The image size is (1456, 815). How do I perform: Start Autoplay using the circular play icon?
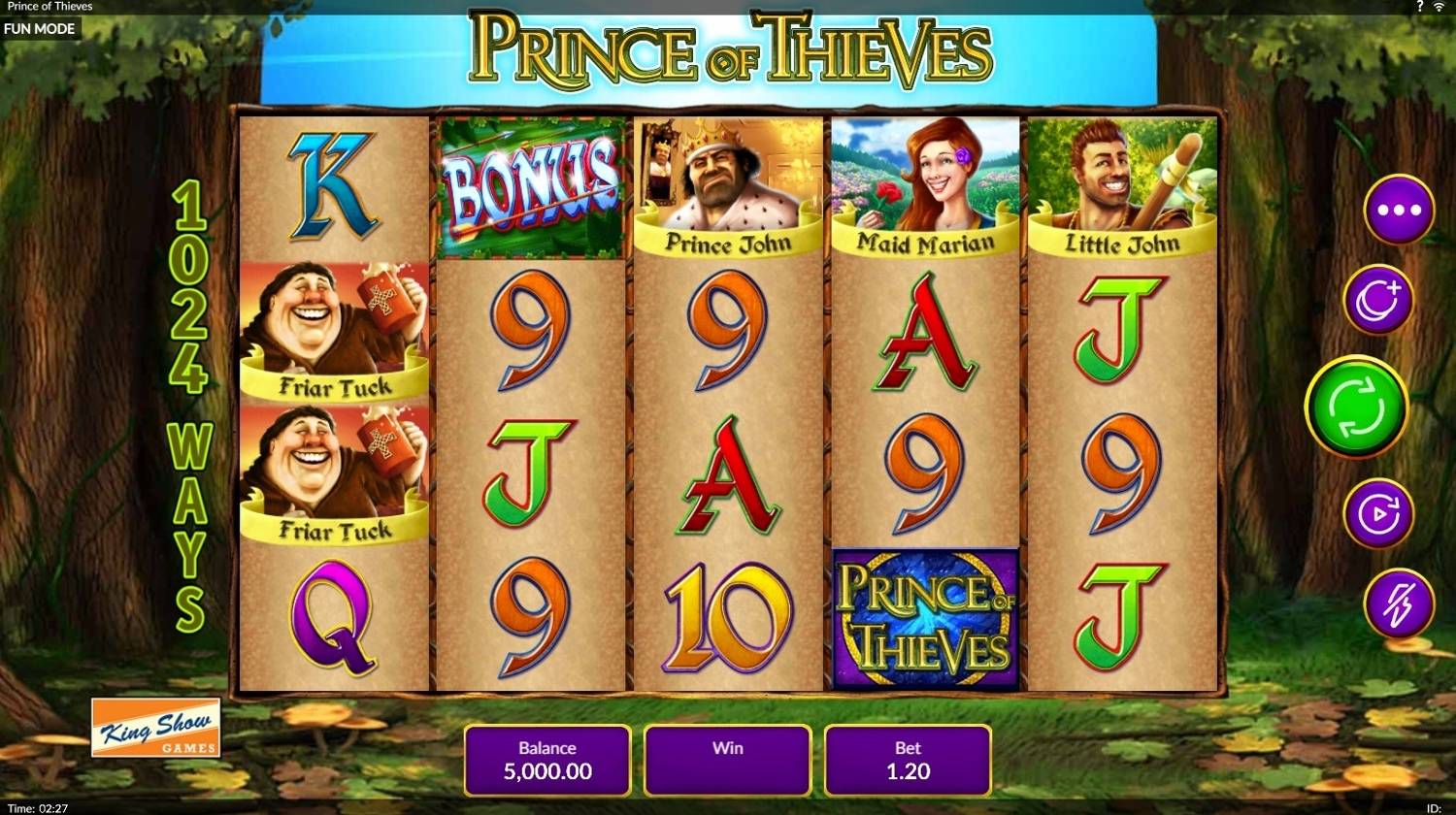pos(1377,513)
